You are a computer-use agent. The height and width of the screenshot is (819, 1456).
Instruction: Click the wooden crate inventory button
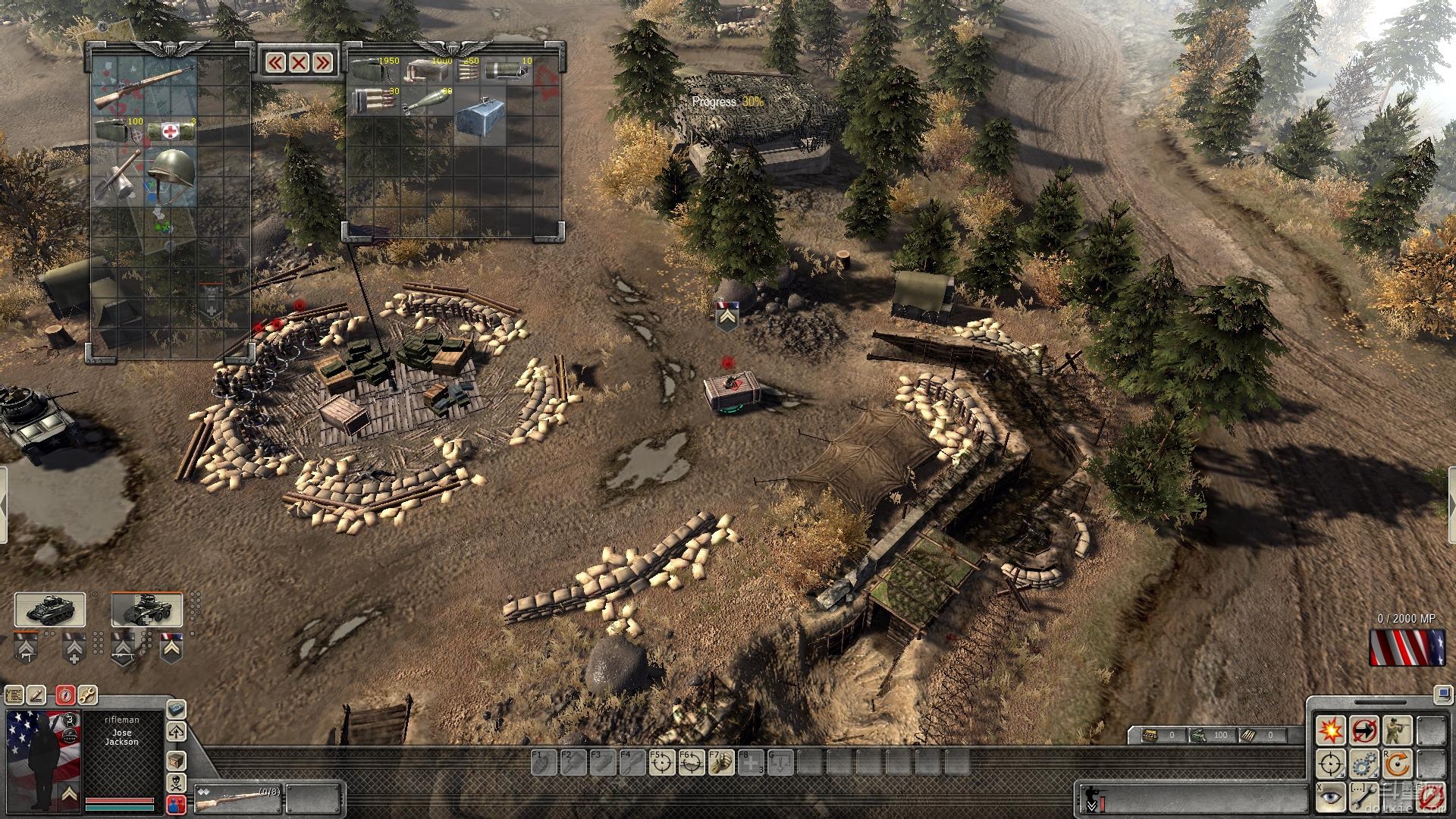[x=176, y=761]
